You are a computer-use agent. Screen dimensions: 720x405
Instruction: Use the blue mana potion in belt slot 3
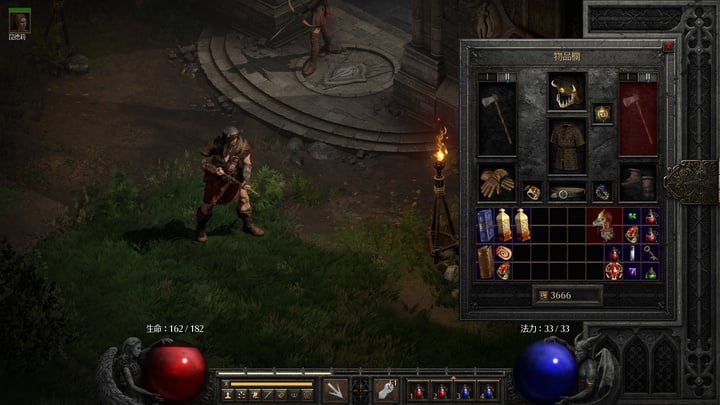pyautogui.click(x=465, y=391)
